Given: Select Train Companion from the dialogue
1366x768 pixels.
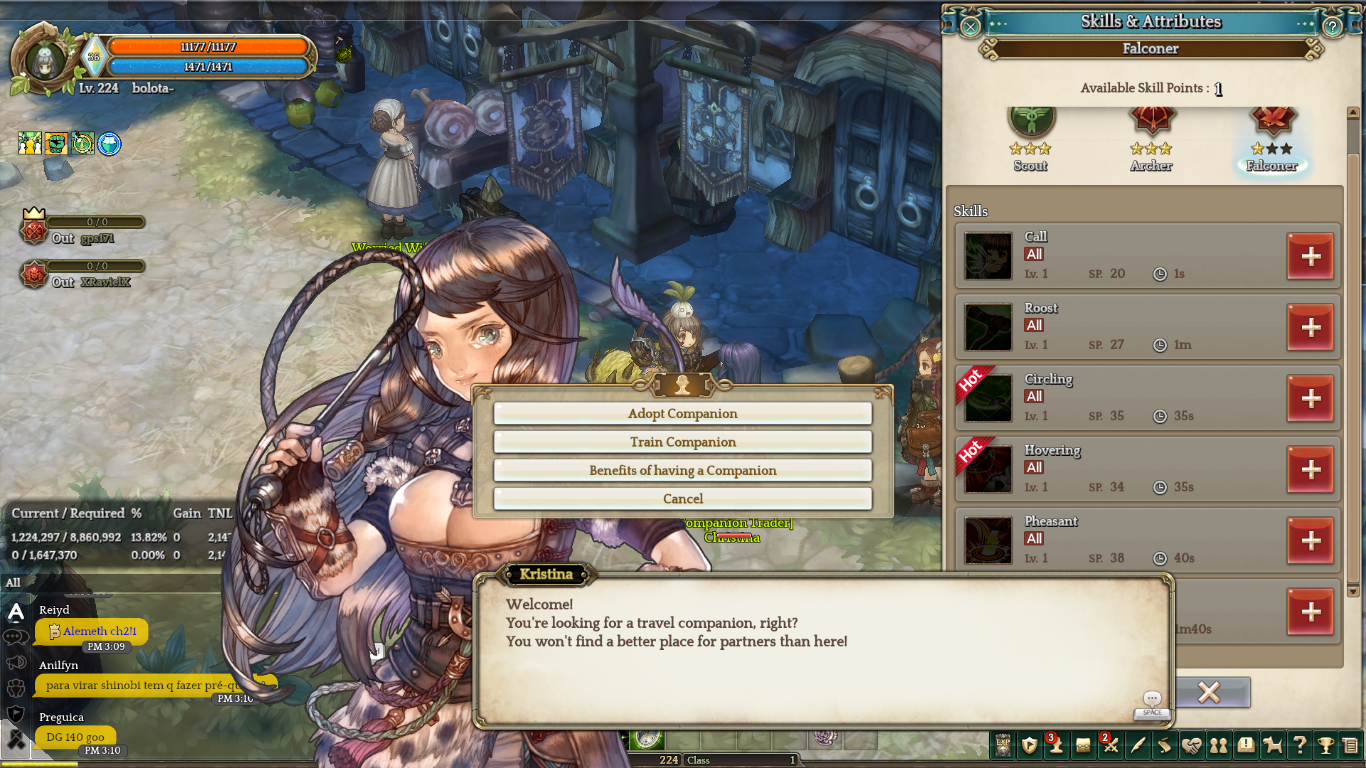Looking at the screenshot, I should (682, 442).
